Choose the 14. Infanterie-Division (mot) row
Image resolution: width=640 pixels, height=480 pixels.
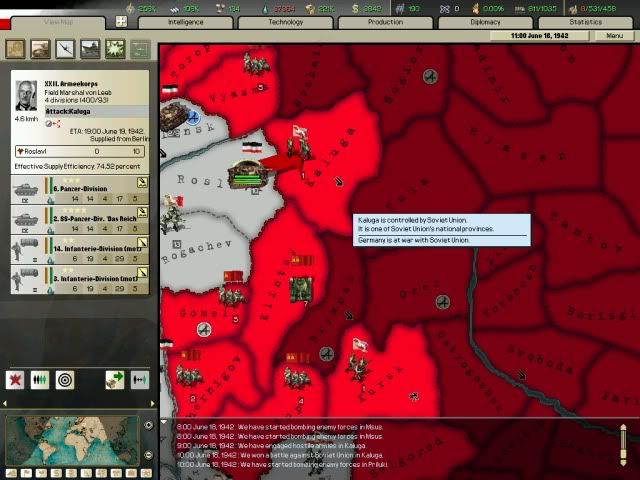80,248
